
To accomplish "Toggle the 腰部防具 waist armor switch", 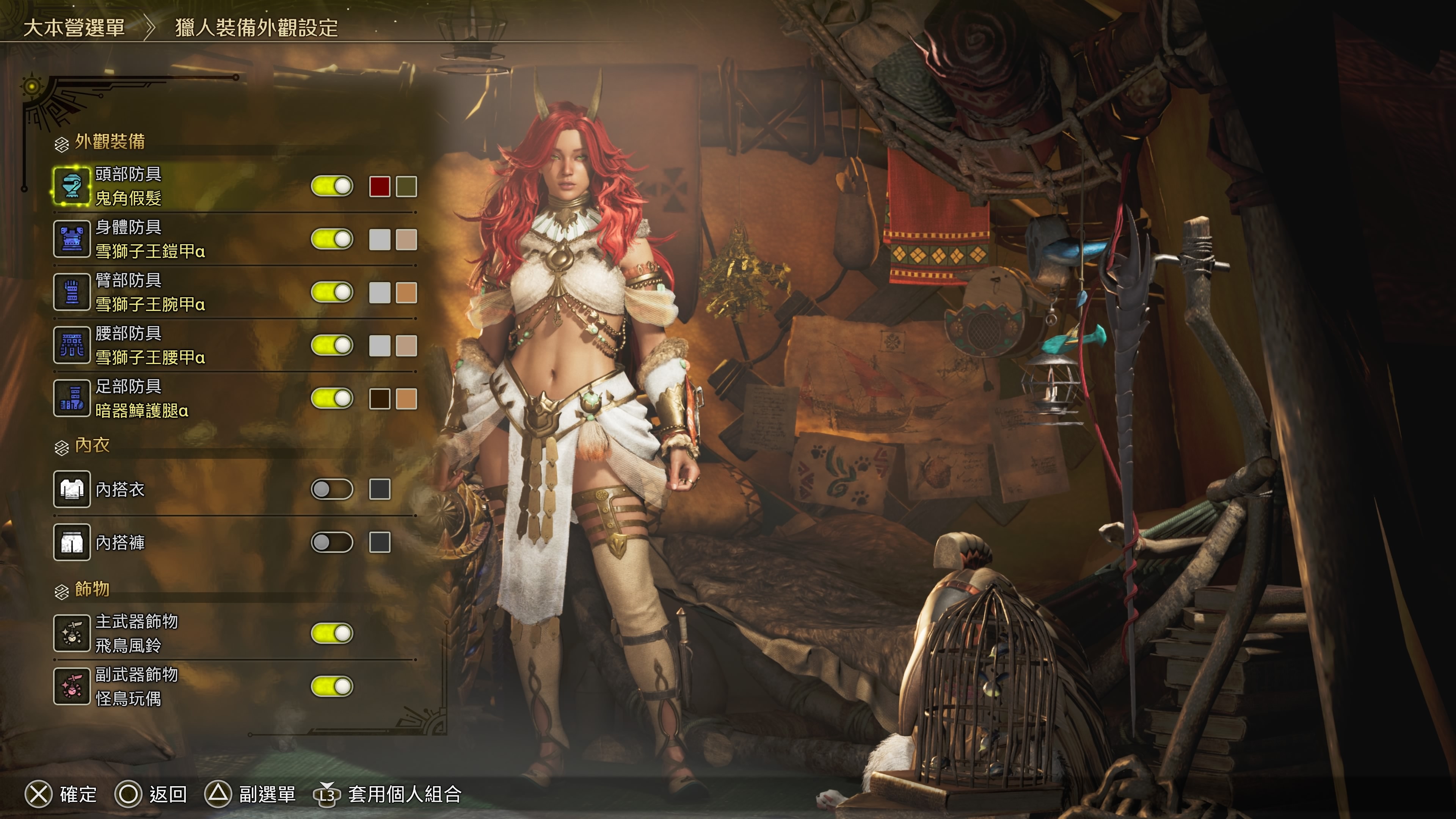I will pyautogui.click(x=332, y=345).
